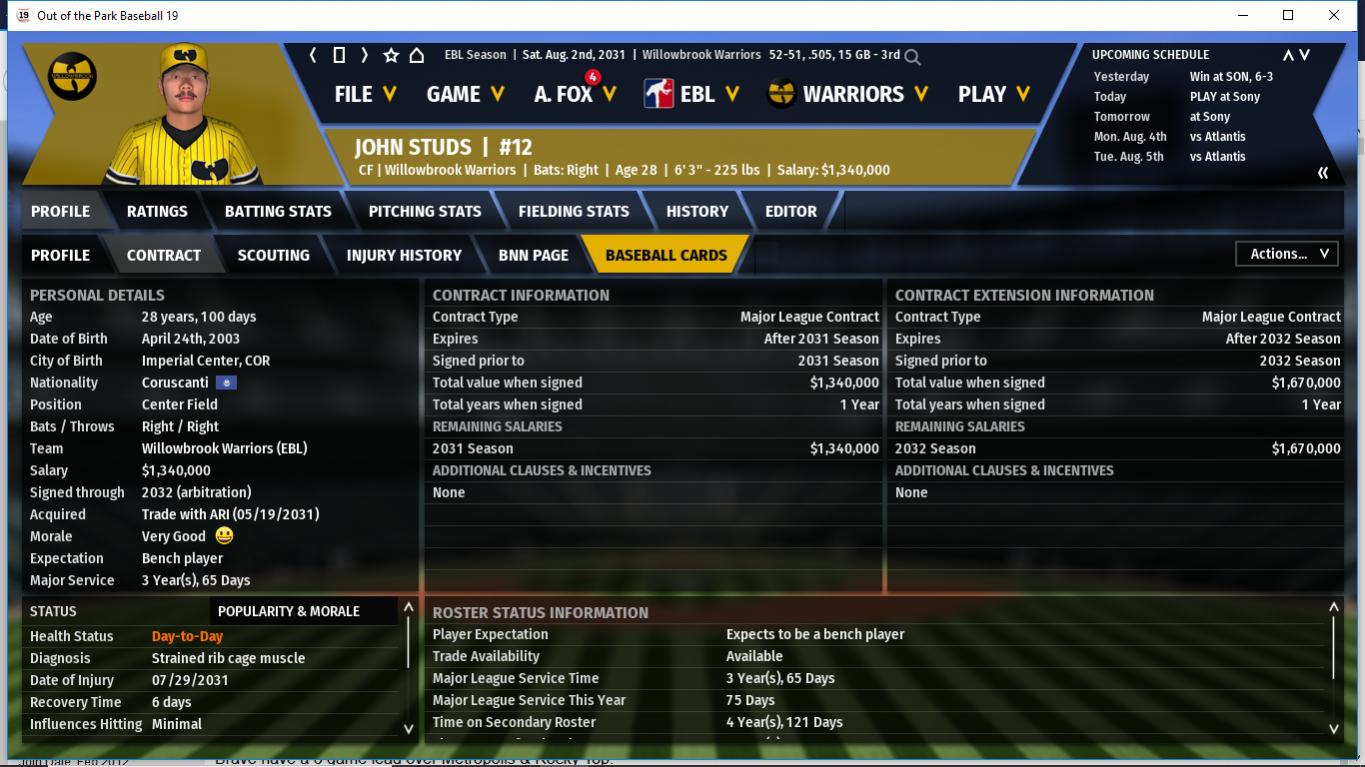
Task: Expand the Actions dropdown
Action: 1287,254
